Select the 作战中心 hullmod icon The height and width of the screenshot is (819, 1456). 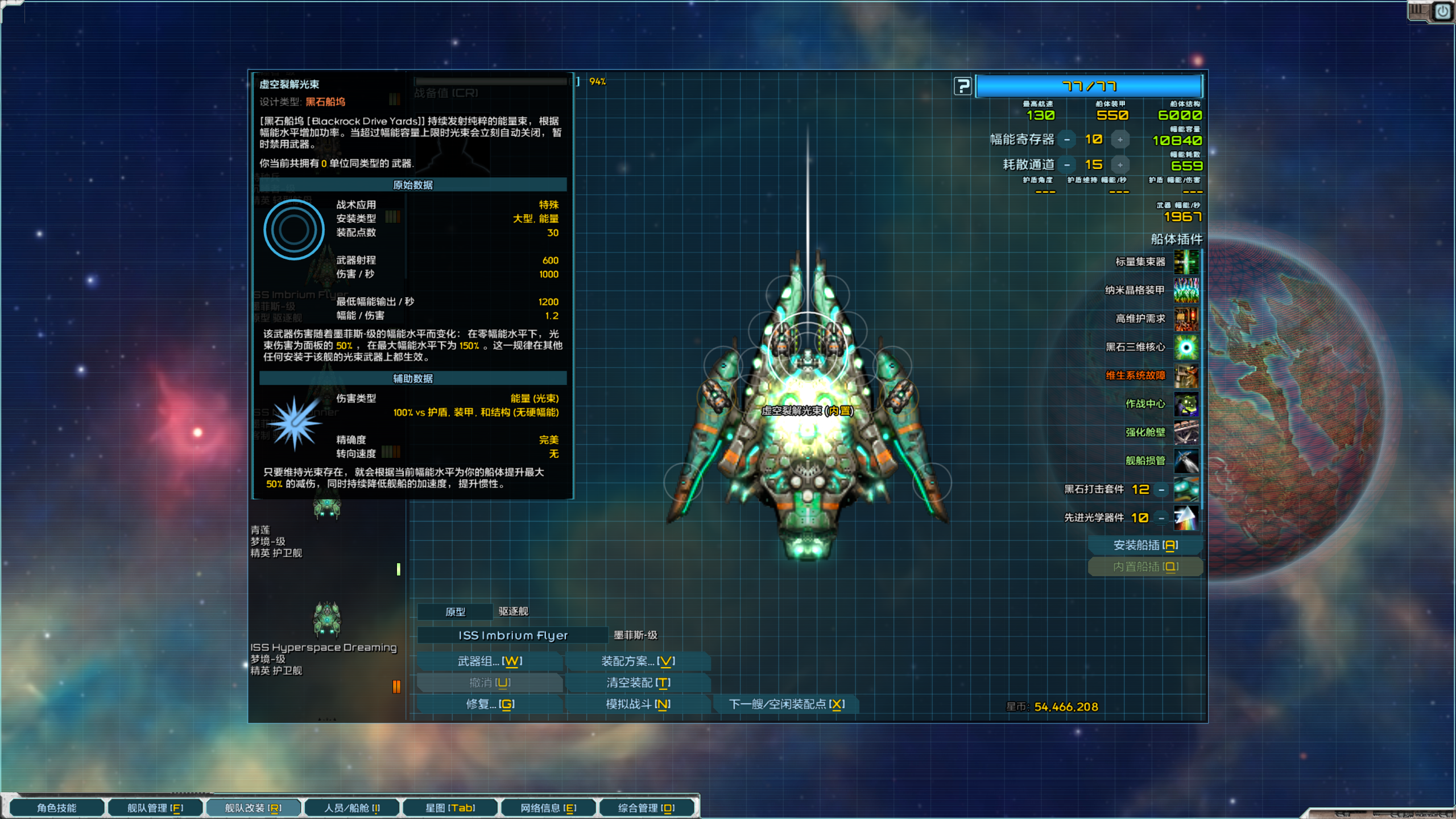(1187, 404)
